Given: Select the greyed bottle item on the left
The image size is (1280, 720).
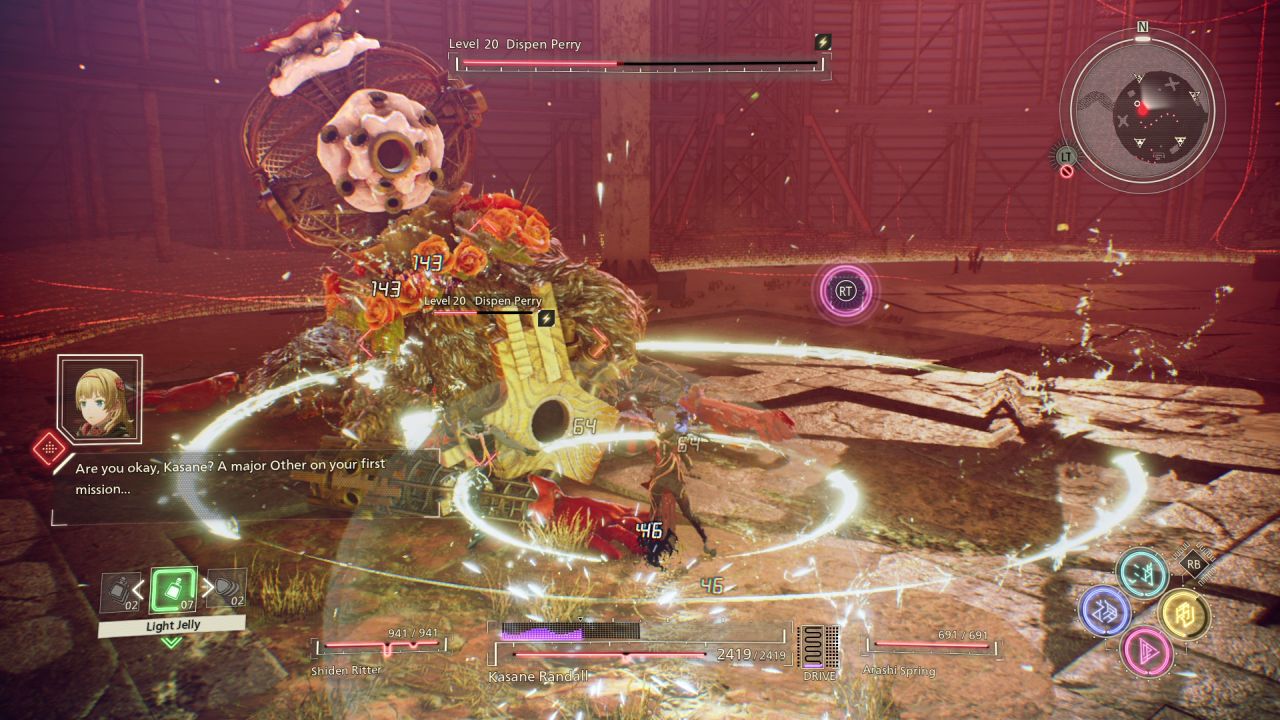Looking at the screenshot, I should pos(118,592).
